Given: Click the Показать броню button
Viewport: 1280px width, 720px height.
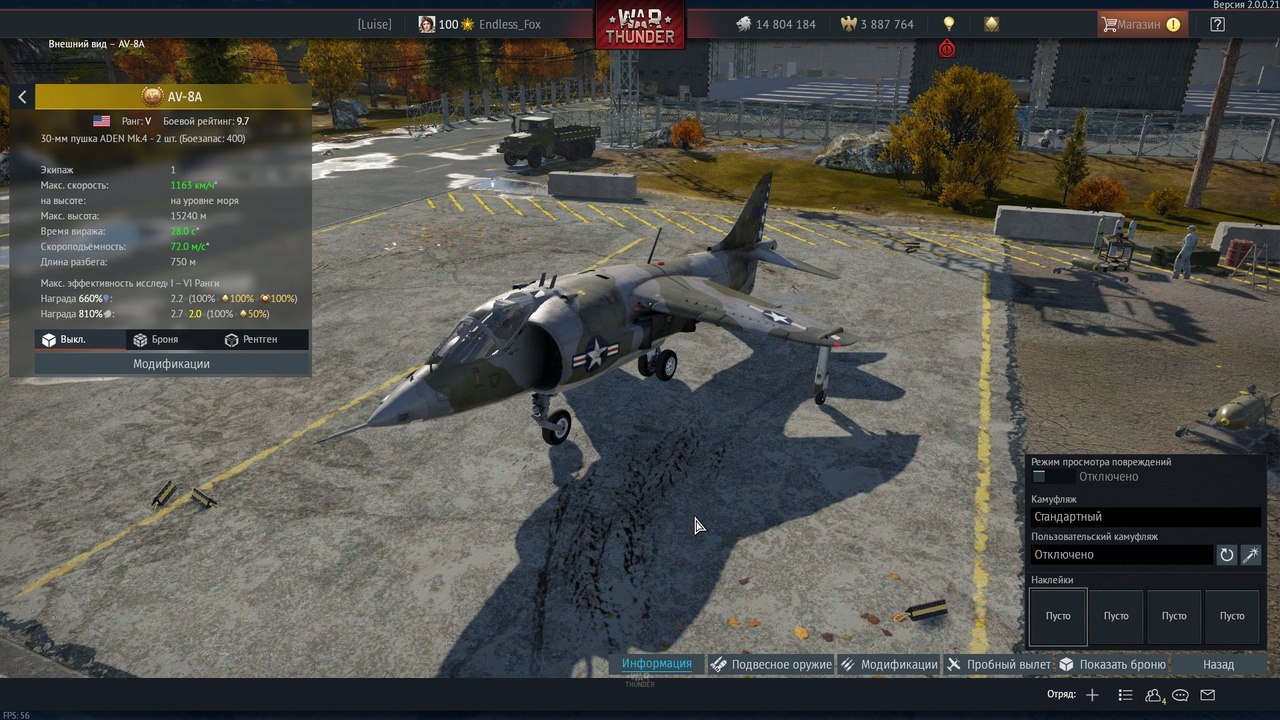Looking at the screenshot, I should pos(1112,664).
